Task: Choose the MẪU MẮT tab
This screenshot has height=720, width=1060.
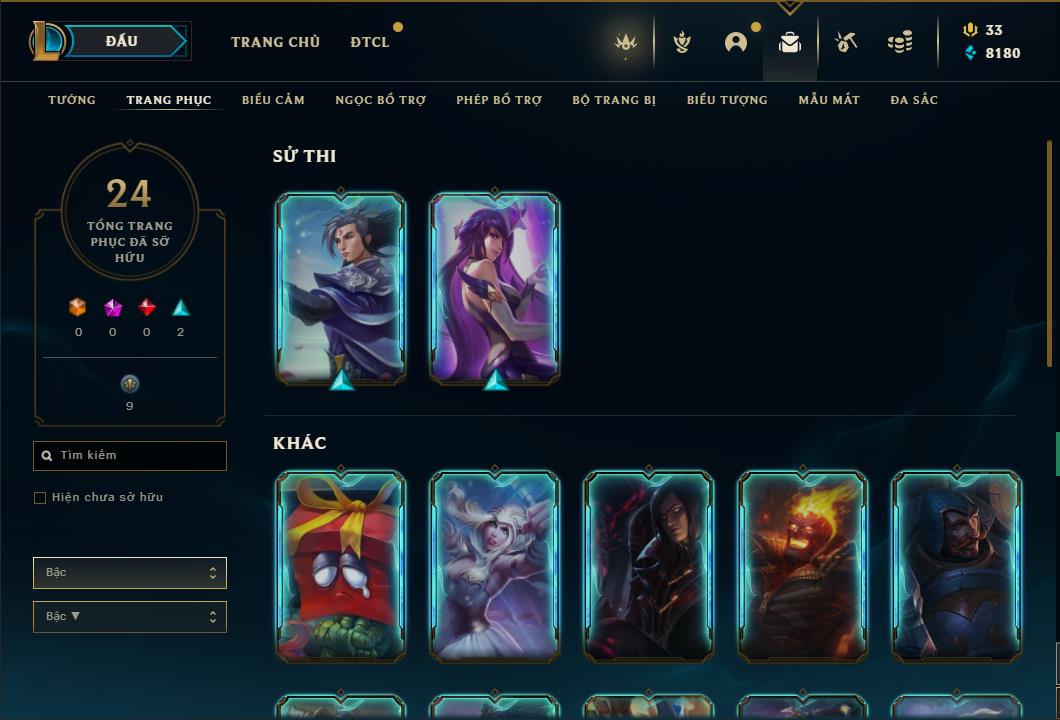Action: tap(829, 100)
